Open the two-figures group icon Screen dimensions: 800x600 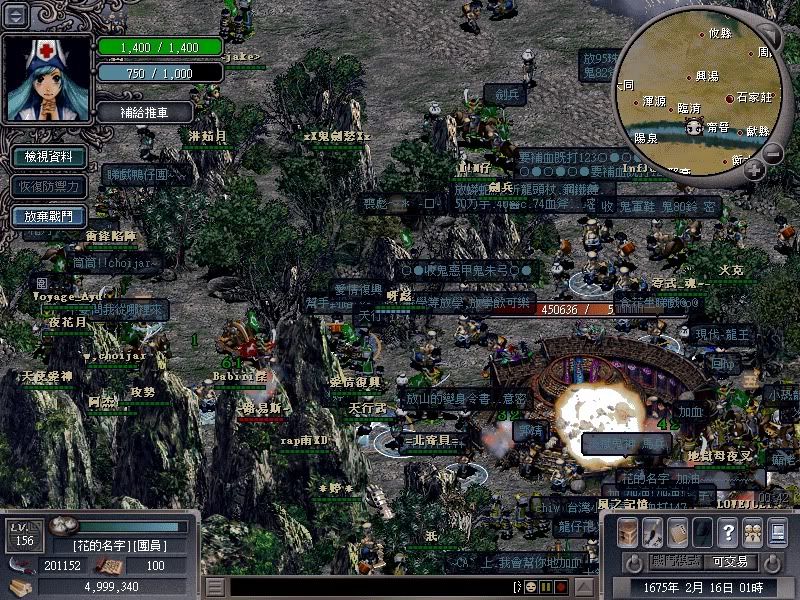coord(753,531)
